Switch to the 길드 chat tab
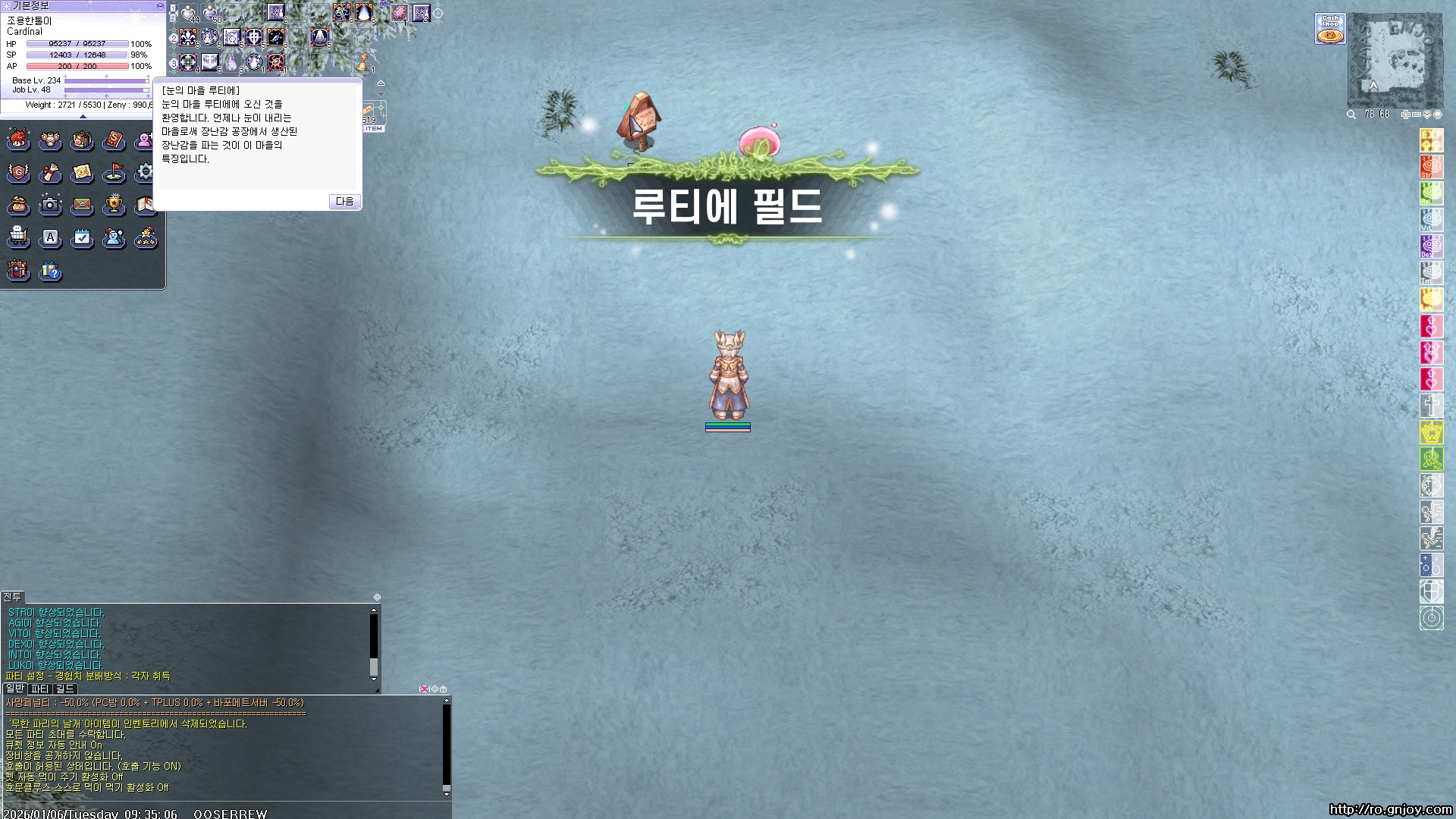Image resolution: width=1456 pixels, height=819 pixels. pyautogui.click(x=64, y=689)
